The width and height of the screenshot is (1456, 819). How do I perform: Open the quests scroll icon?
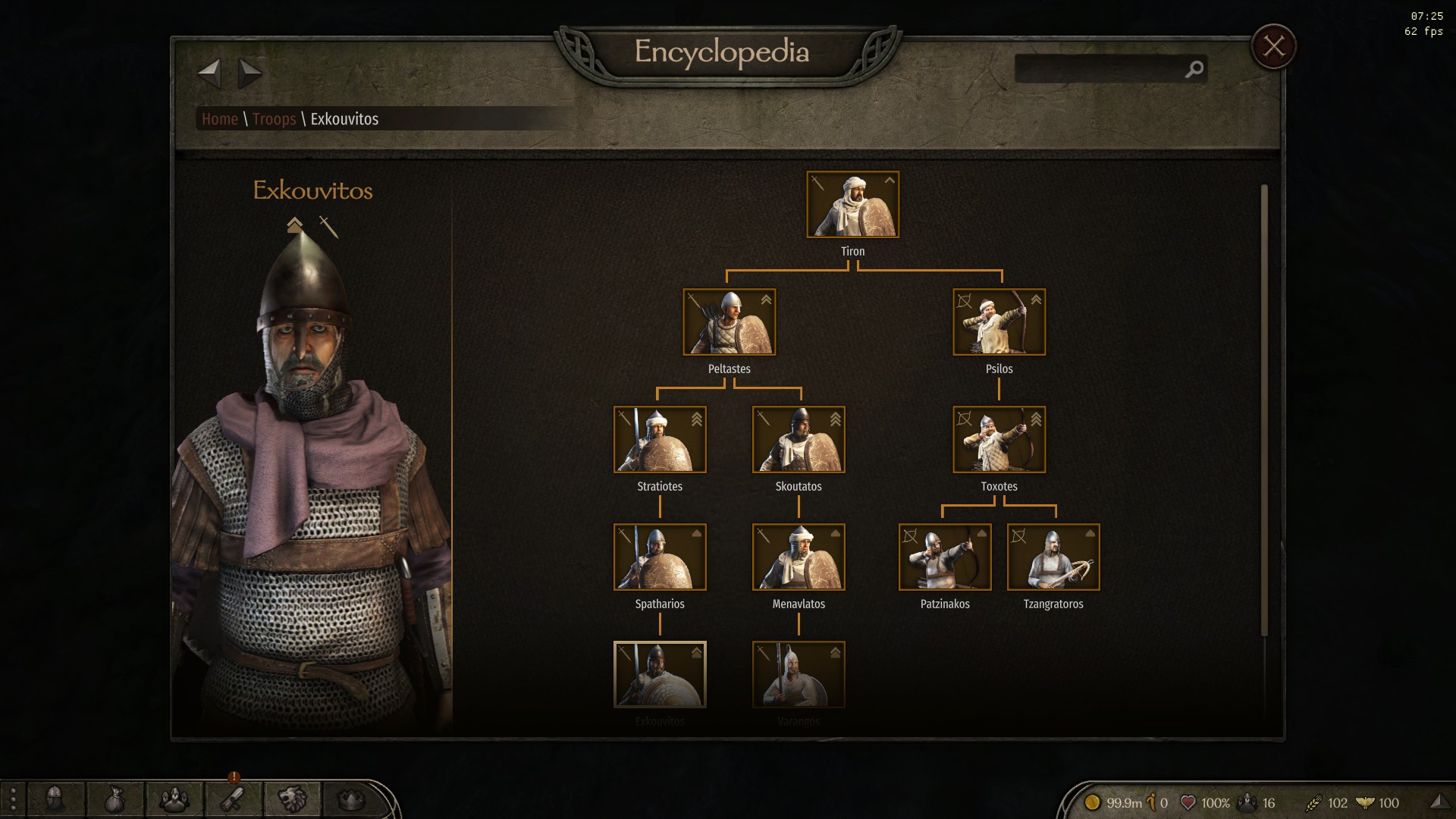pos(233,799)
